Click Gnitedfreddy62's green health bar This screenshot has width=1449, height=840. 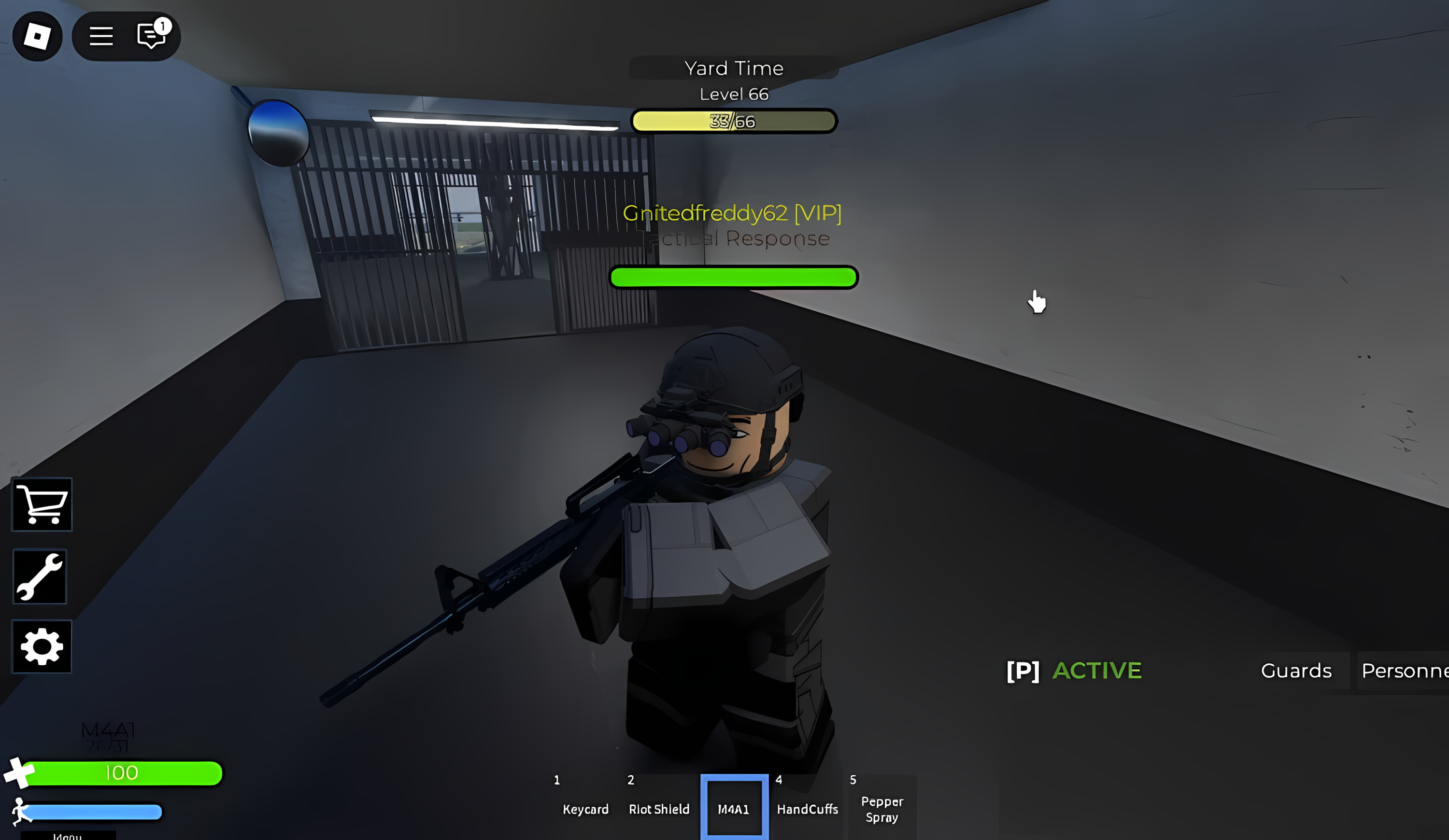[x=733, y=278]
